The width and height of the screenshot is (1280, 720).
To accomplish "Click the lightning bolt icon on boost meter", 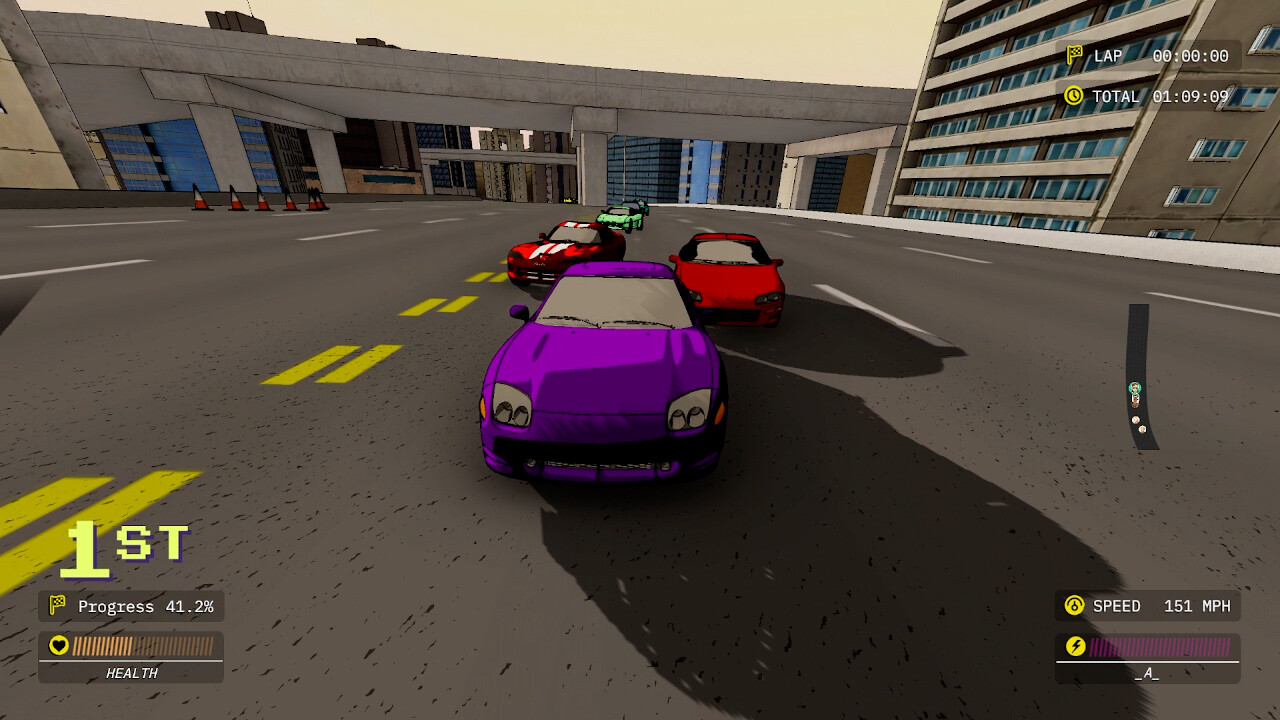I will tap(1074, 645).
